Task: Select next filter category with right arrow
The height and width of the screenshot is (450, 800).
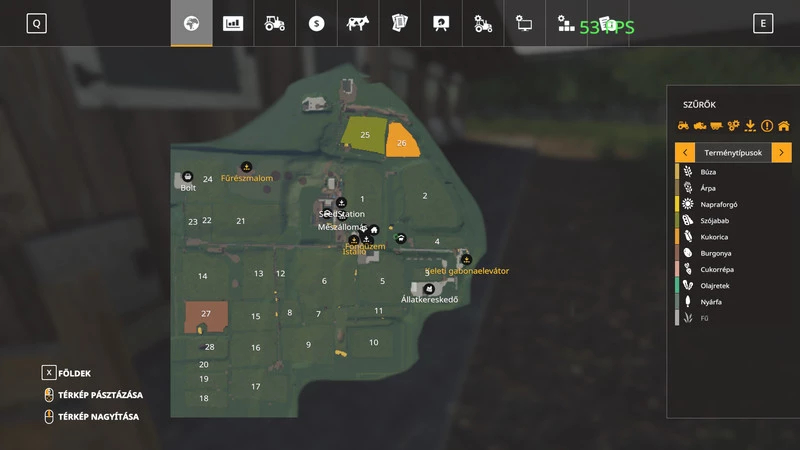Action: coord(781,153)
